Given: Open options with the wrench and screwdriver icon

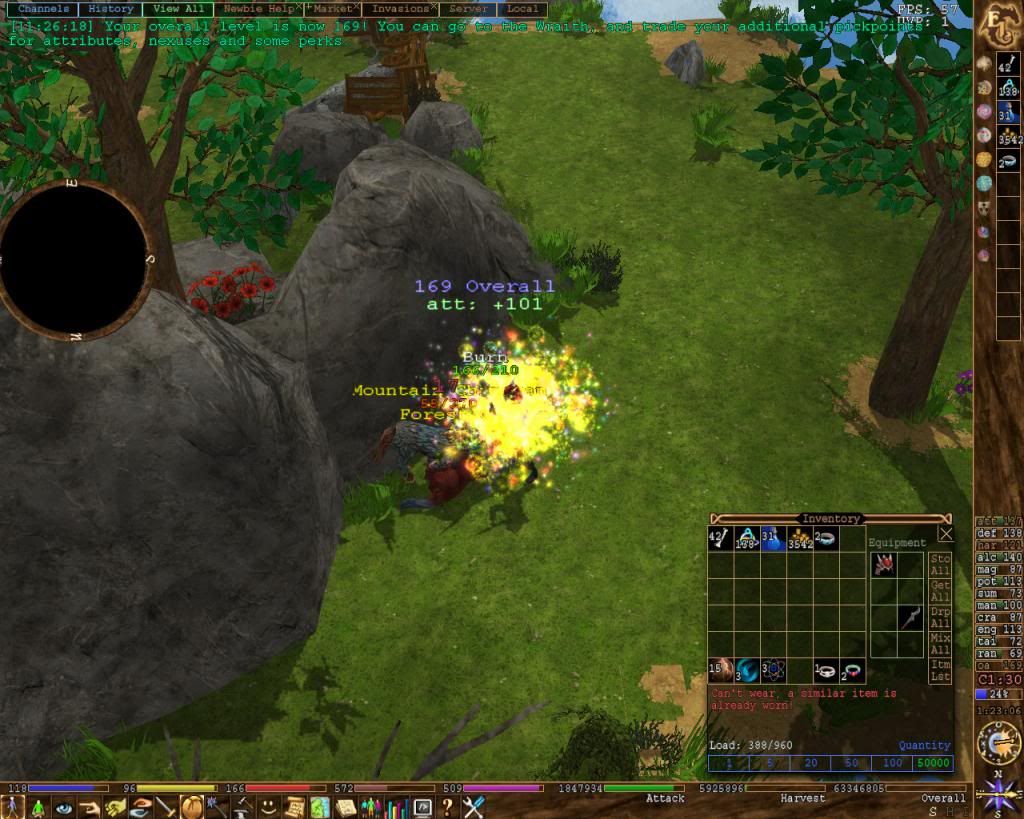Looking at the screenshot, I should click(473, 807).
